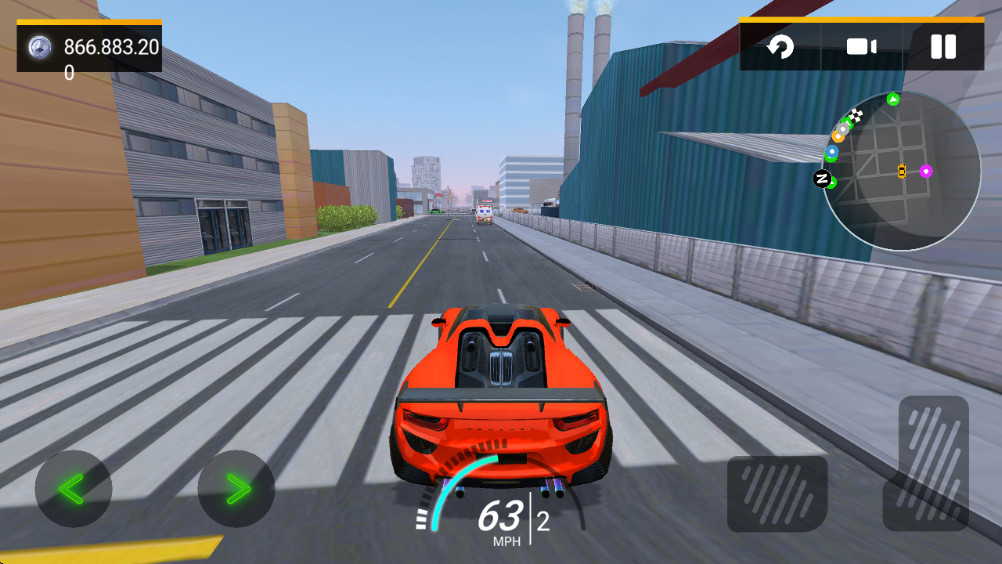The width and height of the screenshot is (1002, 564).
Task: Select the magenta marker on minimap
Action: pos(926,171)
